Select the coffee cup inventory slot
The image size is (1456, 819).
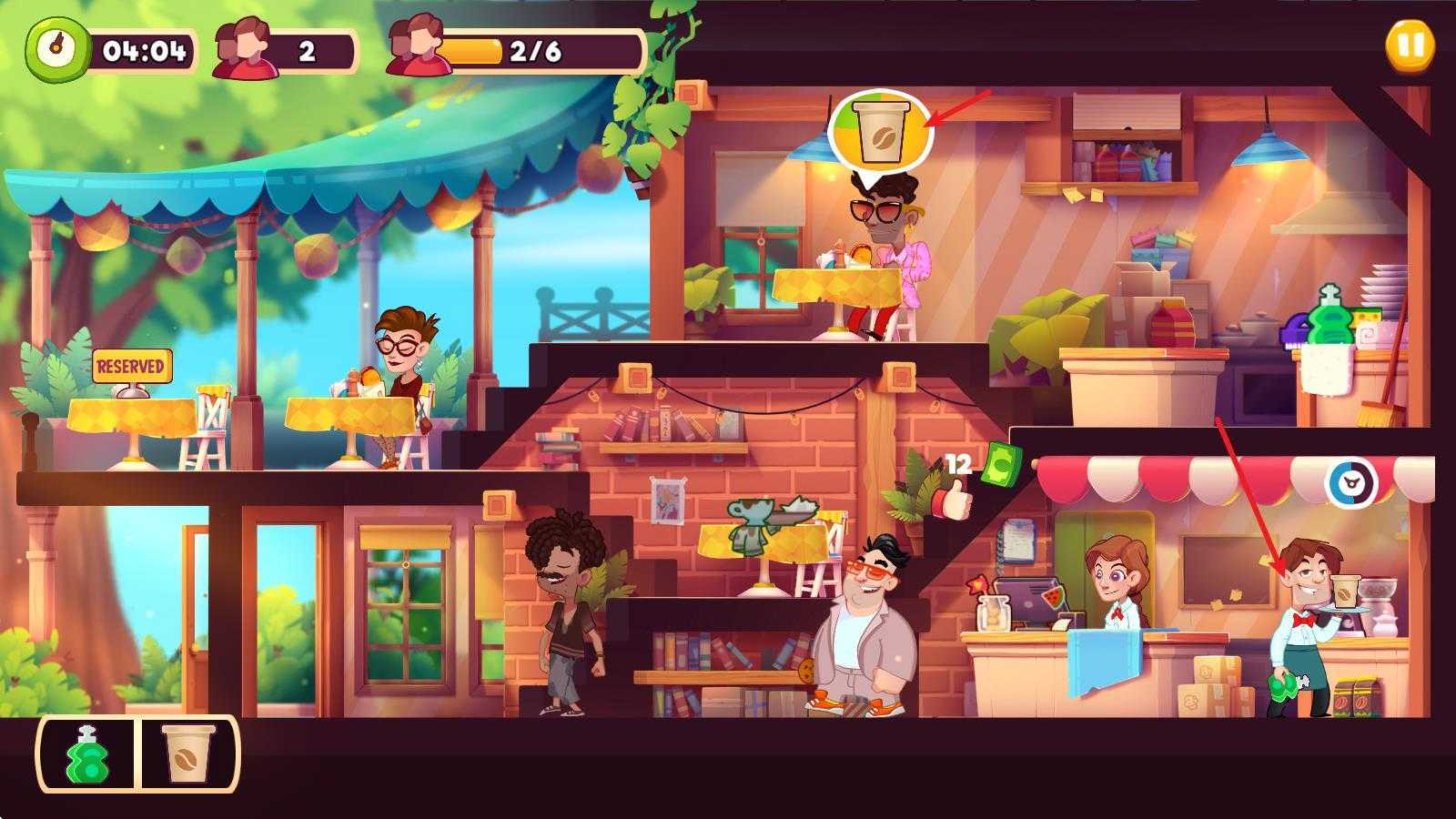coord(188,754)
